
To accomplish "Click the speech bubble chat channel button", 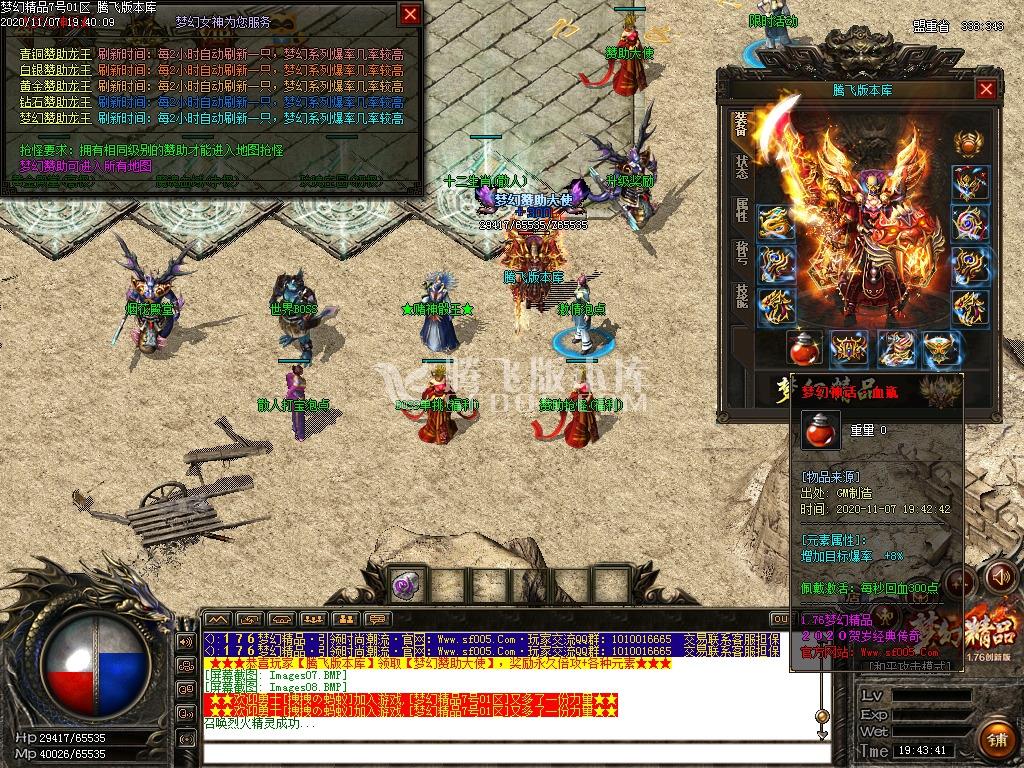I will click(x=377, y=620).
